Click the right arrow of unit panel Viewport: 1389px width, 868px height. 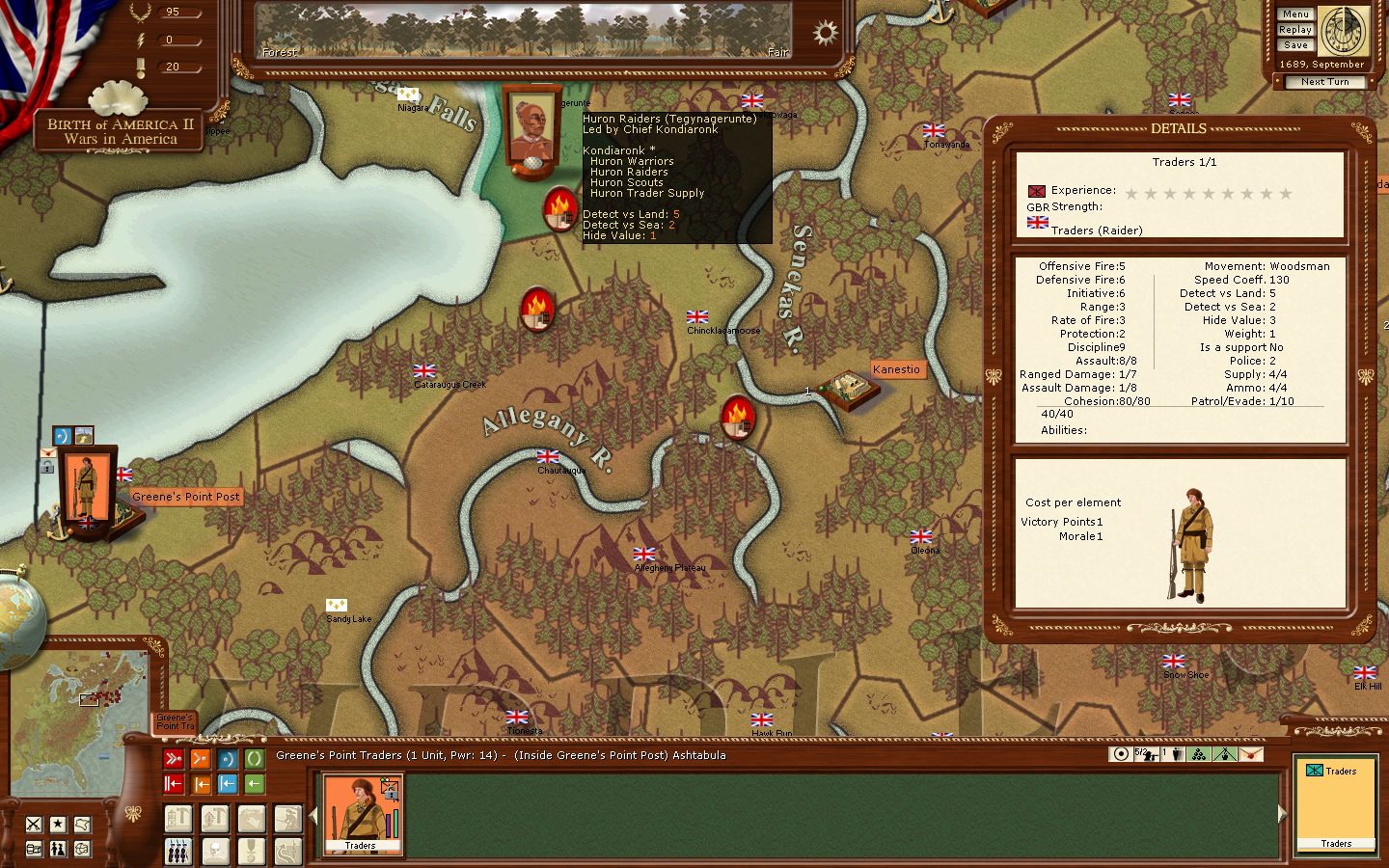(x=1282, y=815)
